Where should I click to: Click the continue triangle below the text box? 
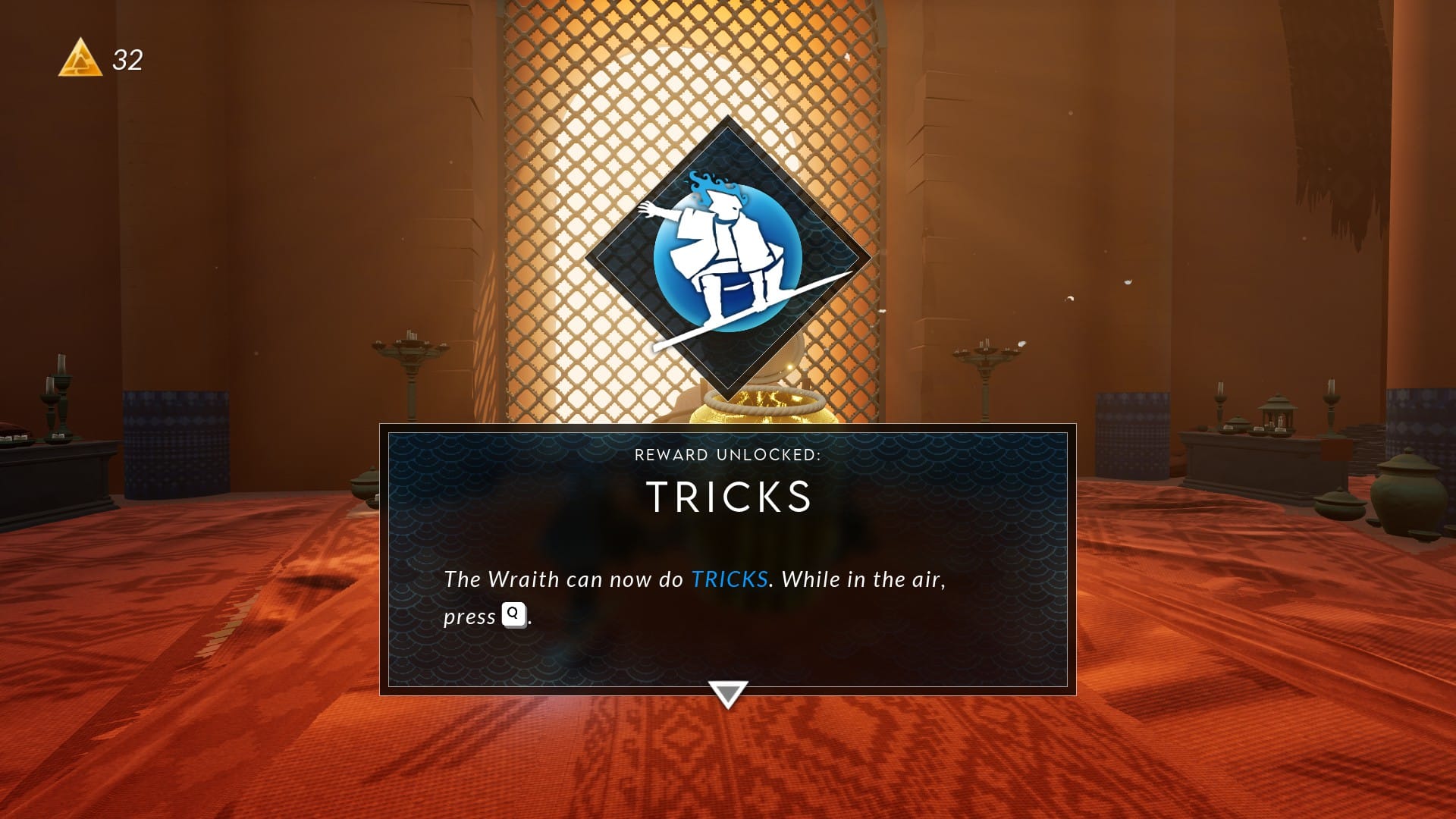tap(728, 694)
